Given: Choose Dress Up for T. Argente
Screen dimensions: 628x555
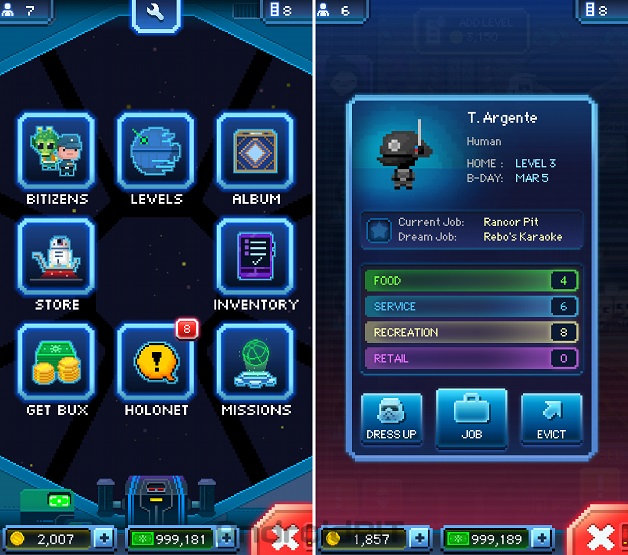Looking at the screenshot, I should (x=391, y=417).
